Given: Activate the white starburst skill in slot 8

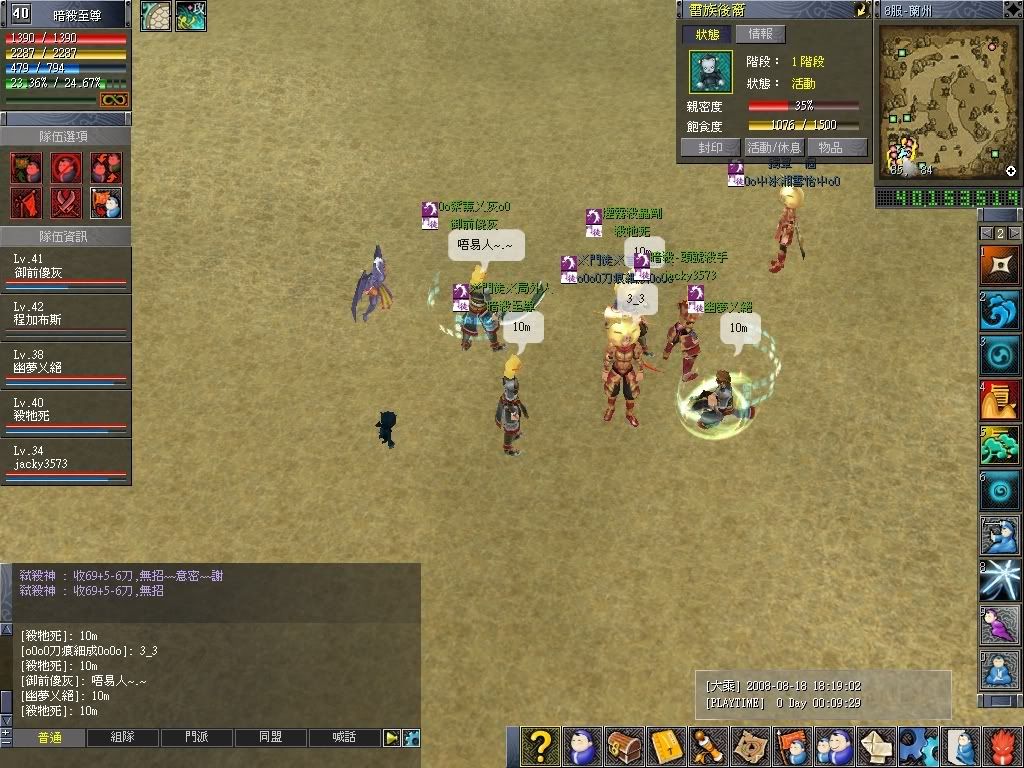Looking at the screenshot, I should [1000, 581].
